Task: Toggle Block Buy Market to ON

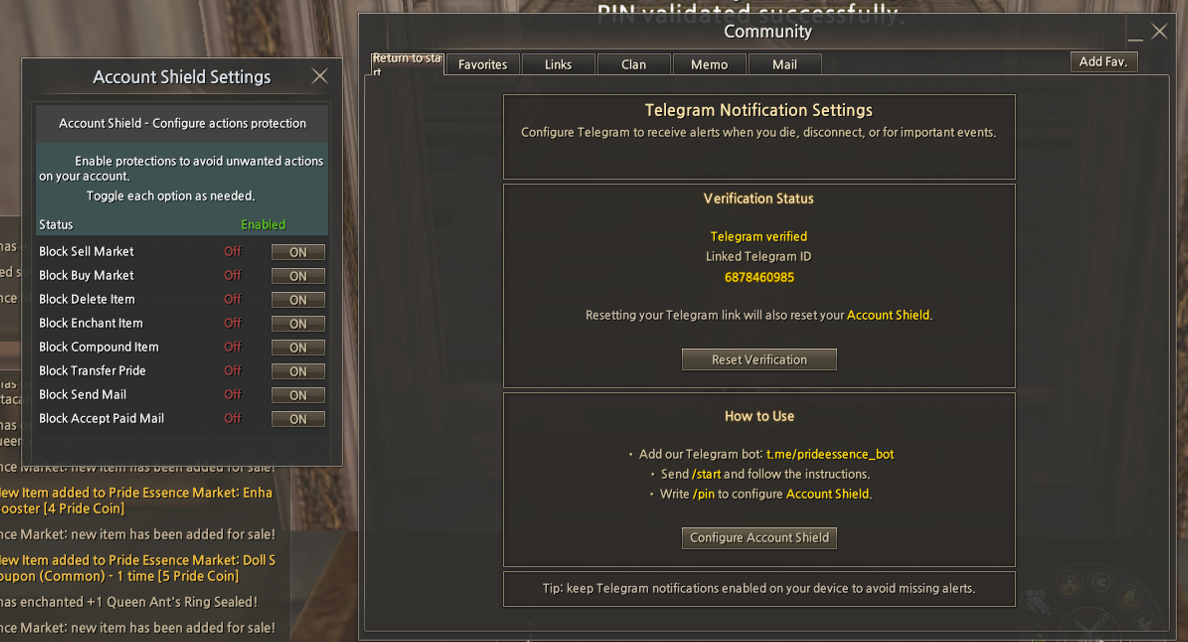Action: [298, 276]
